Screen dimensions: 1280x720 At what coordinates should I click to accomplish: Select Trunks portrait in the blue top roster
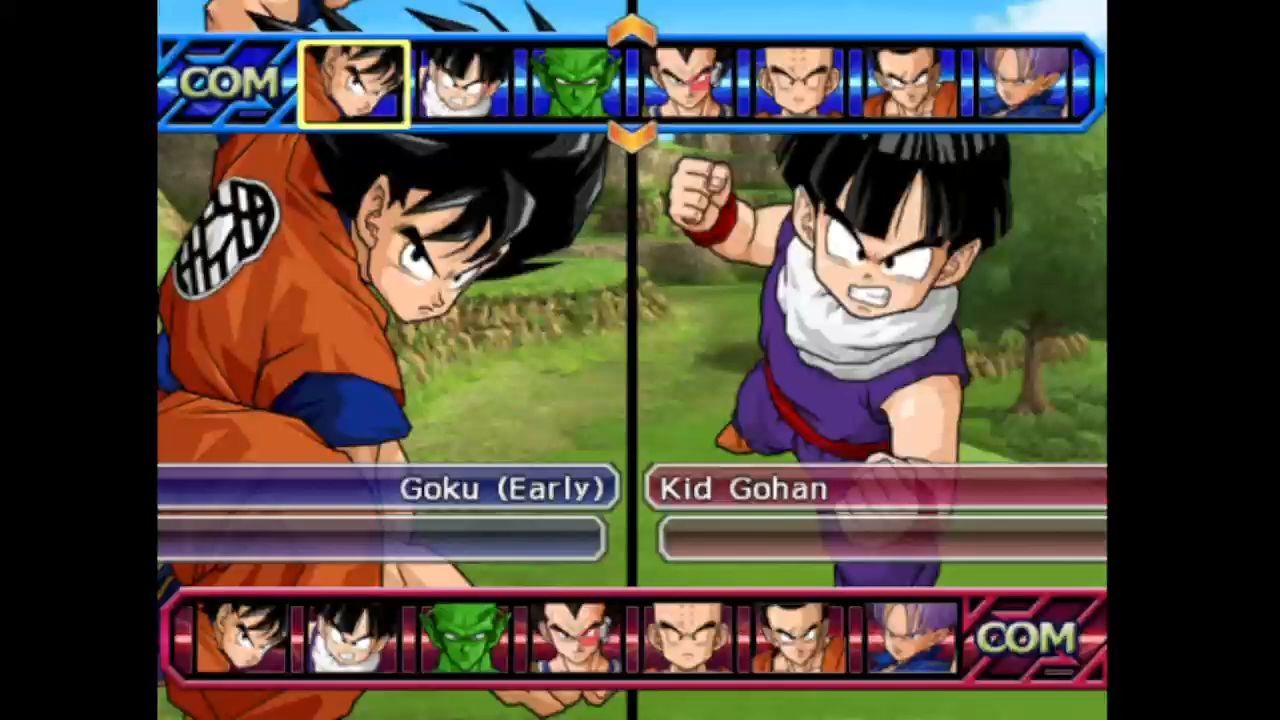click(1020, 84)
